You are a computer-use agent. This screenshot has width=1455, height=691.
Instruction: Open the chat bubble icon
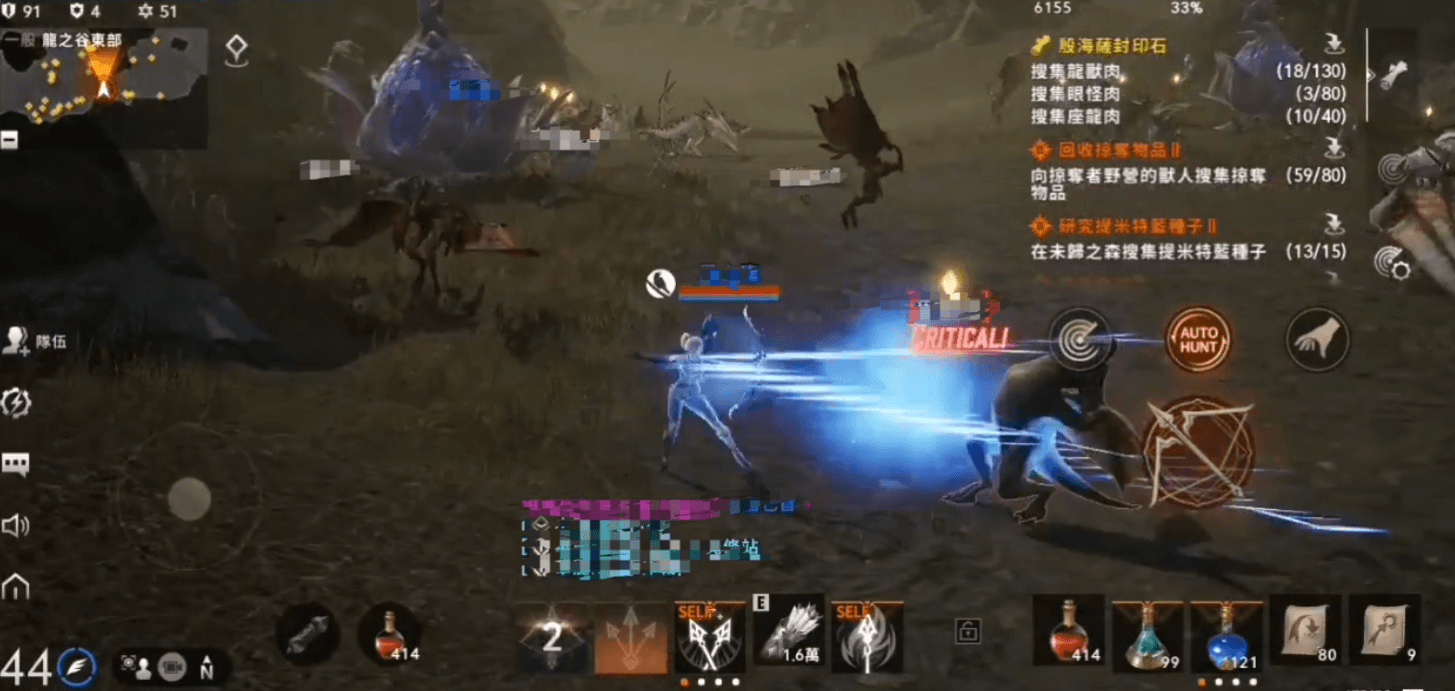point(16,464)
